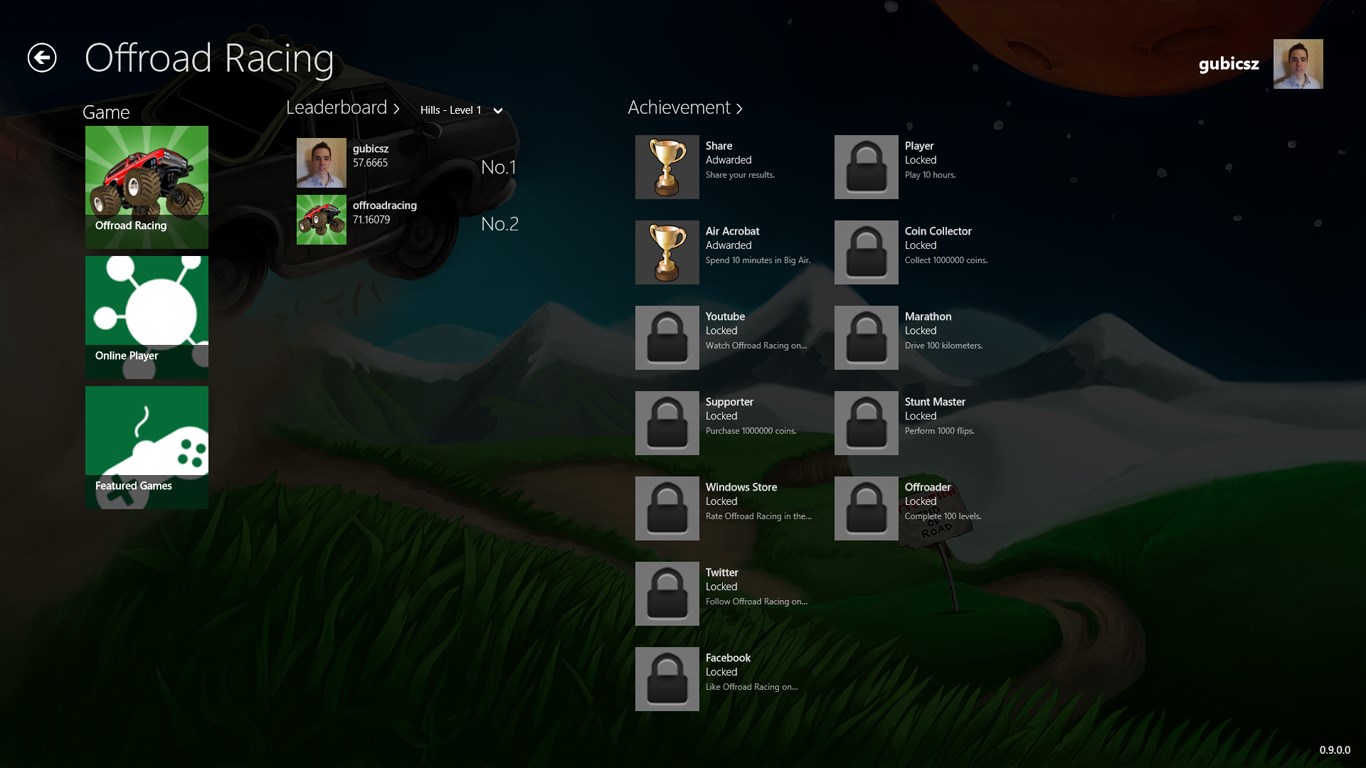Expand the Hills - Level 1 dropdown
This screenshot has width=1366, height=768.
click(461, 110)
